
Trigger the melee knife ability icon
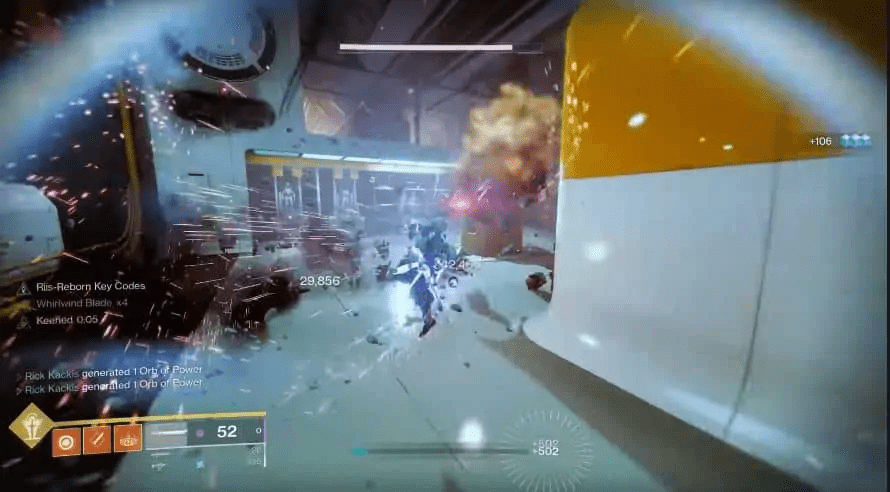click(97, 438)
